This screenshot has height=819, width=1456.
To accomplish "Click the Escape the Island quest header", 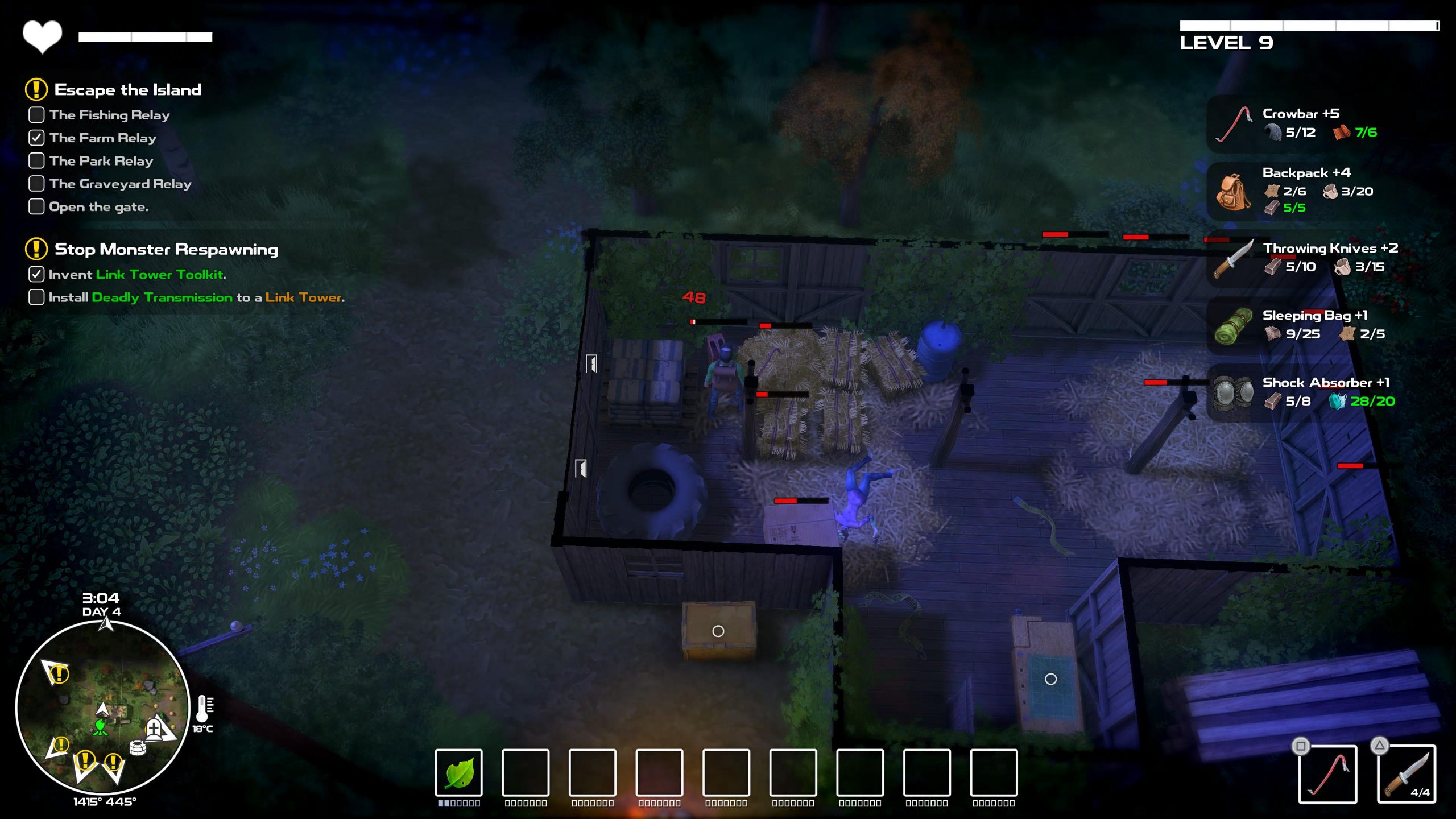I will point(127,90).
